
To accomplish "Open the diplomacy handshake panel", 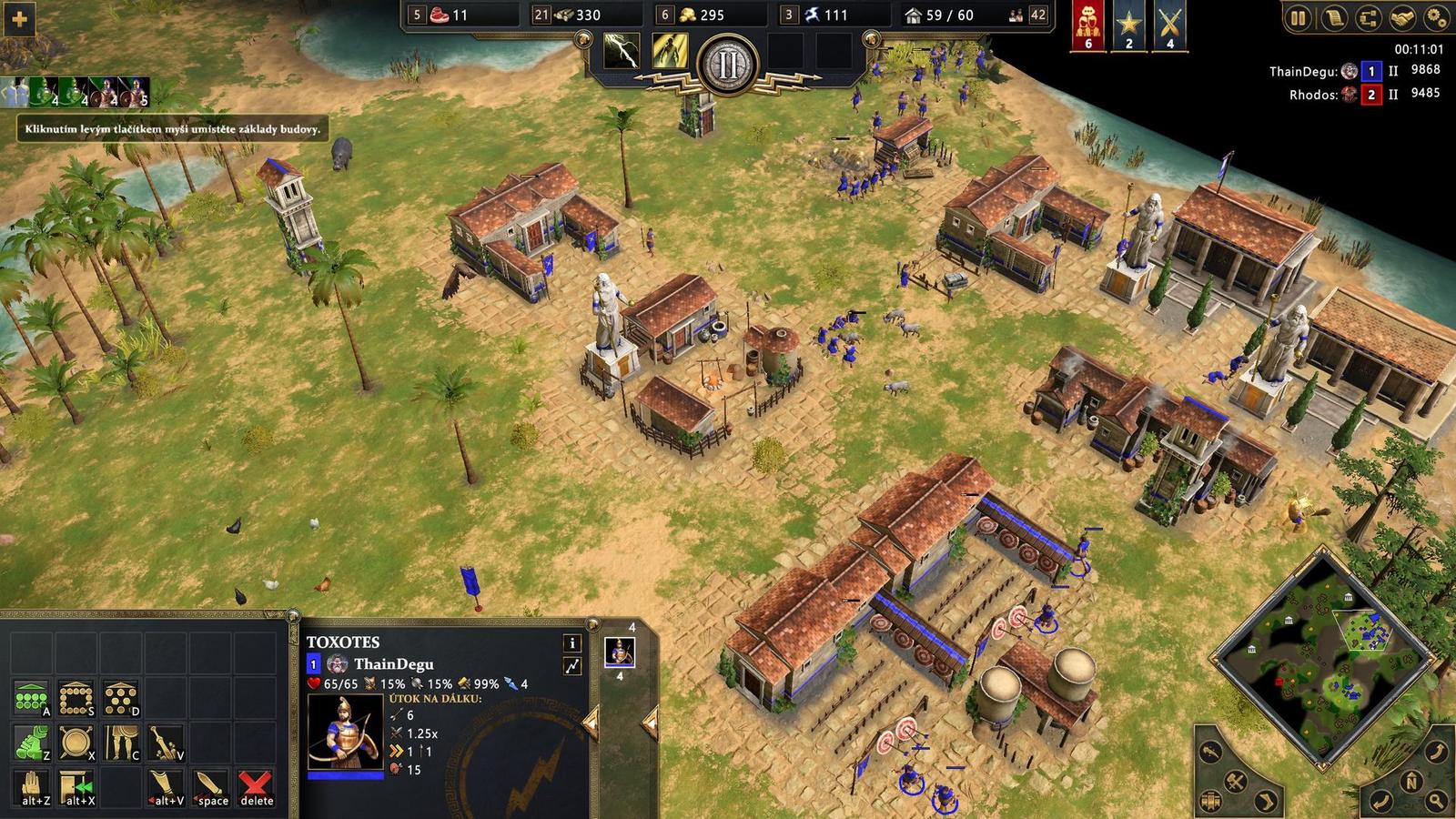I will (x=1401, y=16).
